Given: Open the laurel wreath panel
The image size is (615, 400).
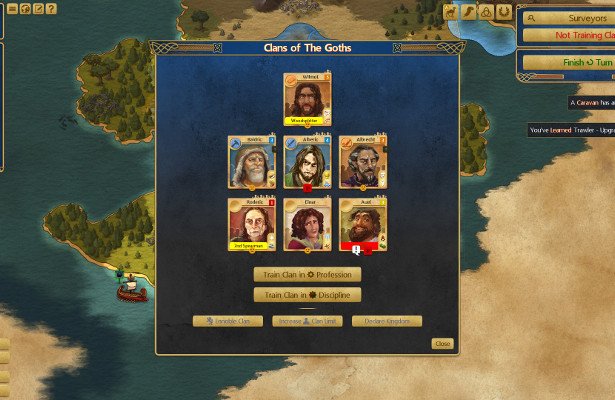Looking at the screenshot, I should 502,12.
